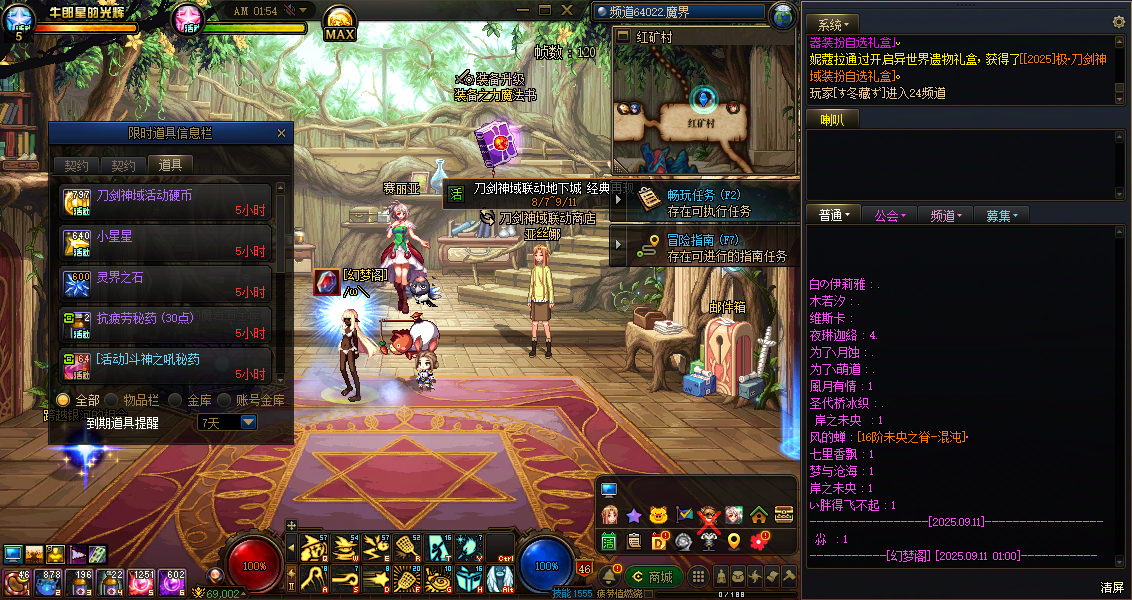The height and width of the screenshot is (600, 1132).
Task: Choose the 账号金库 filter option
Action: click(230, 400)
